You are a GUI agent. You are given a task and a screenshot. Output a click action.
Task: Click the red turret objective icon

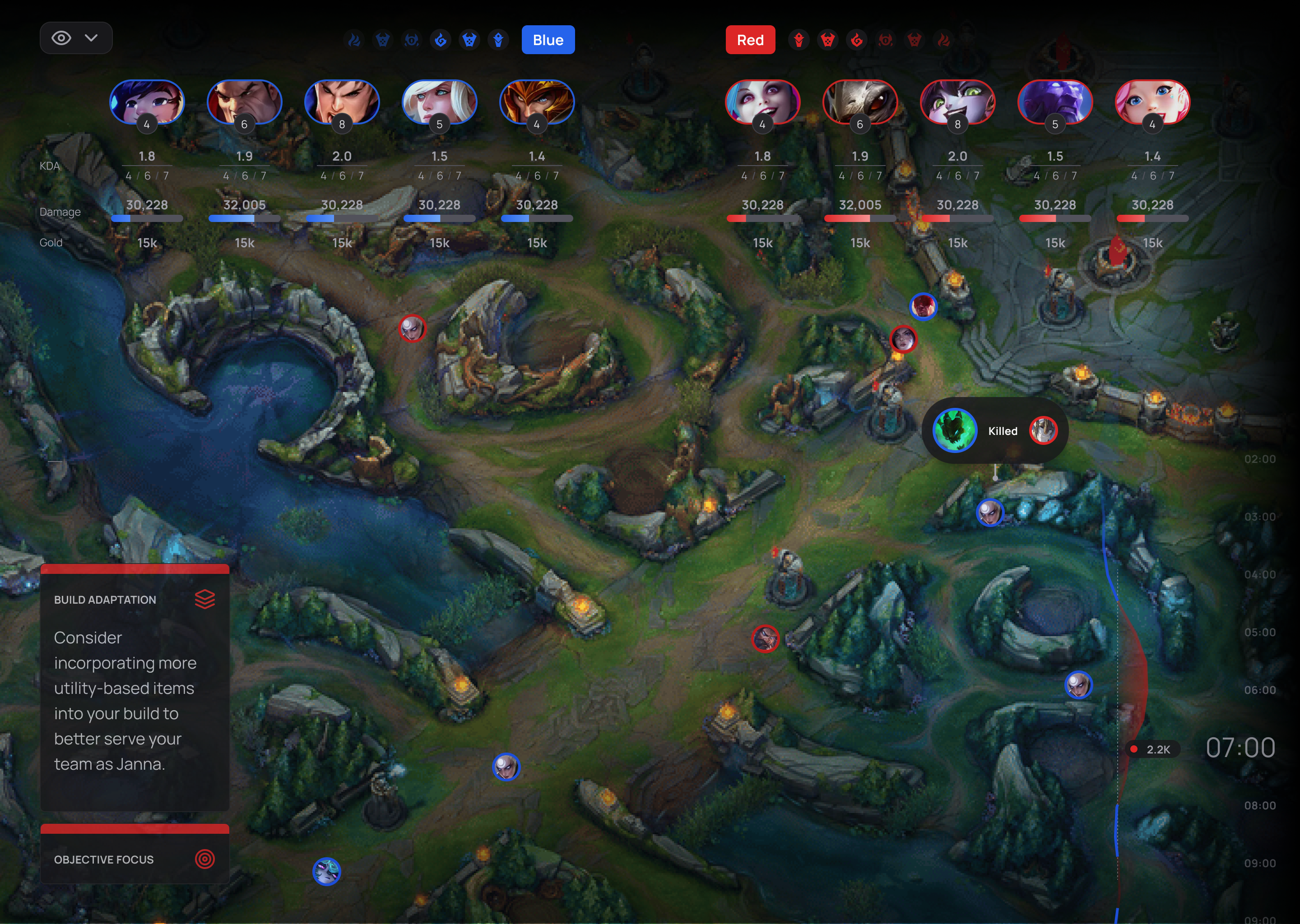(x=799, y=40)
